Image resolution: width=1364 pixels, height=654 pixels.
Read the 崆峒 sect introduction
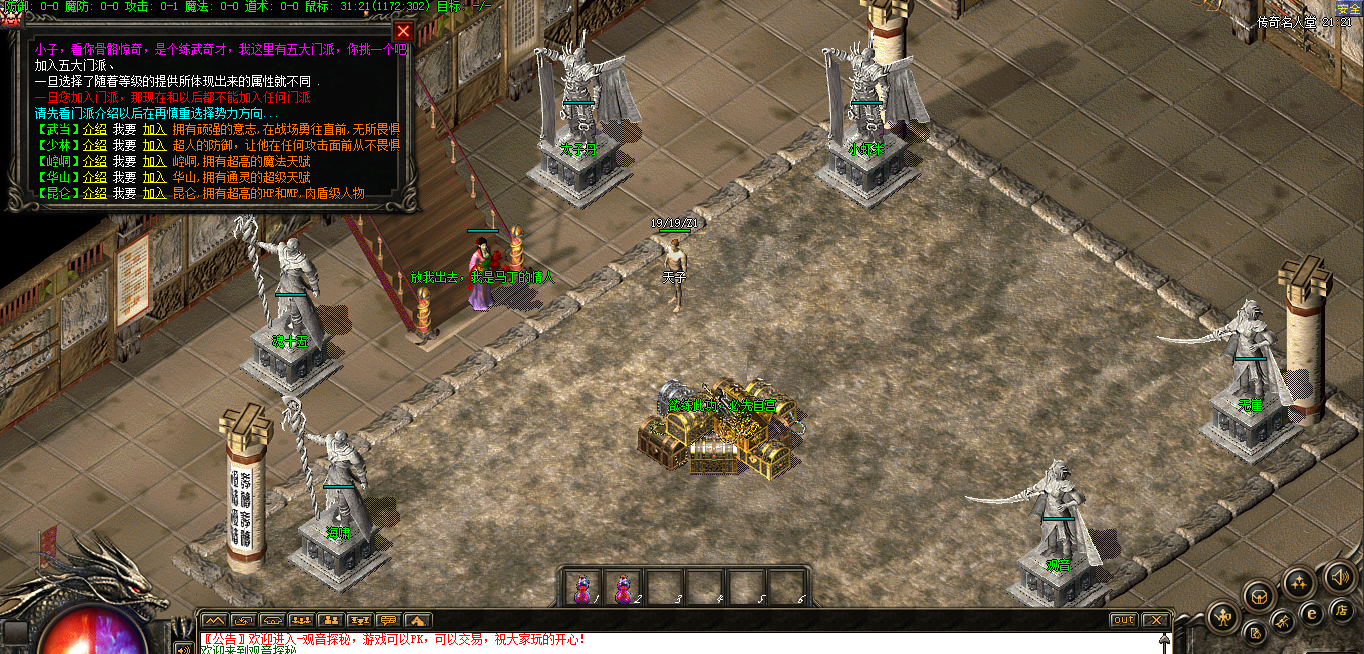(x=94, y=161)
